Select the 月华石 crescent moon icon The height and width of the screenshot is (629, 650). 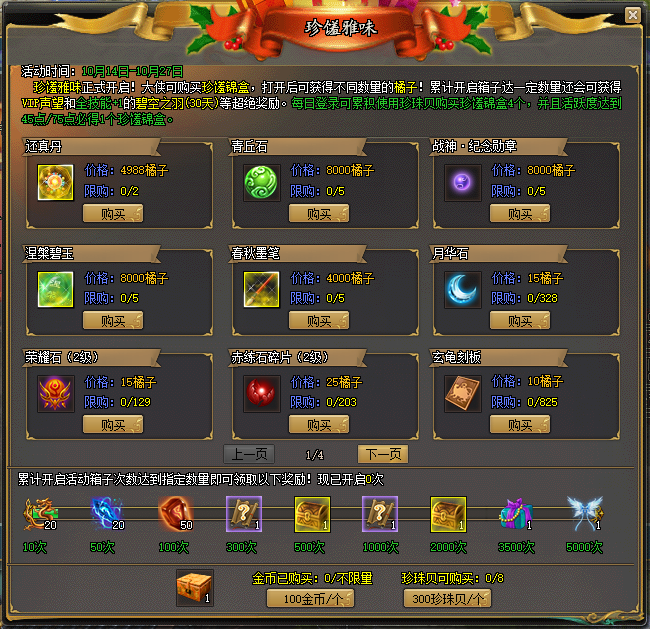[x=463, y=289]
